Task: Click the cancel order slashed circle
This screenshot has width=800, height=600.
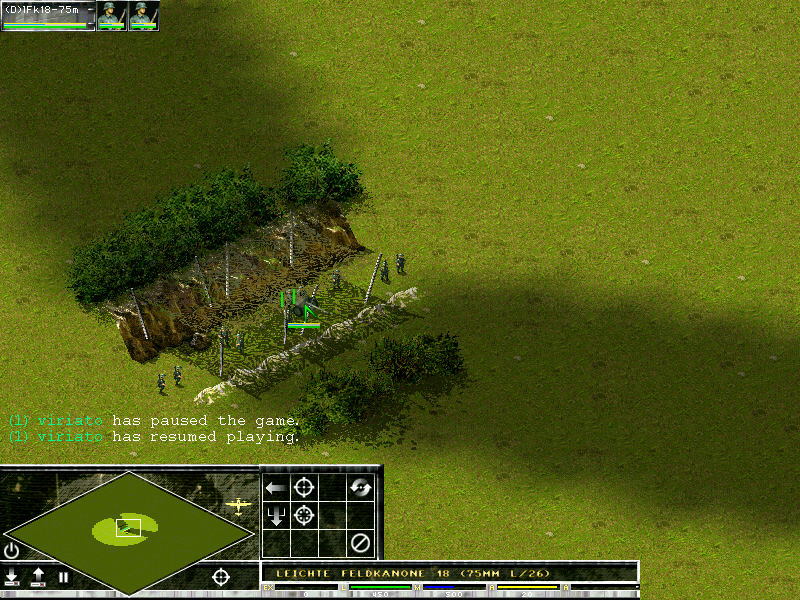Action: point(360,543)
